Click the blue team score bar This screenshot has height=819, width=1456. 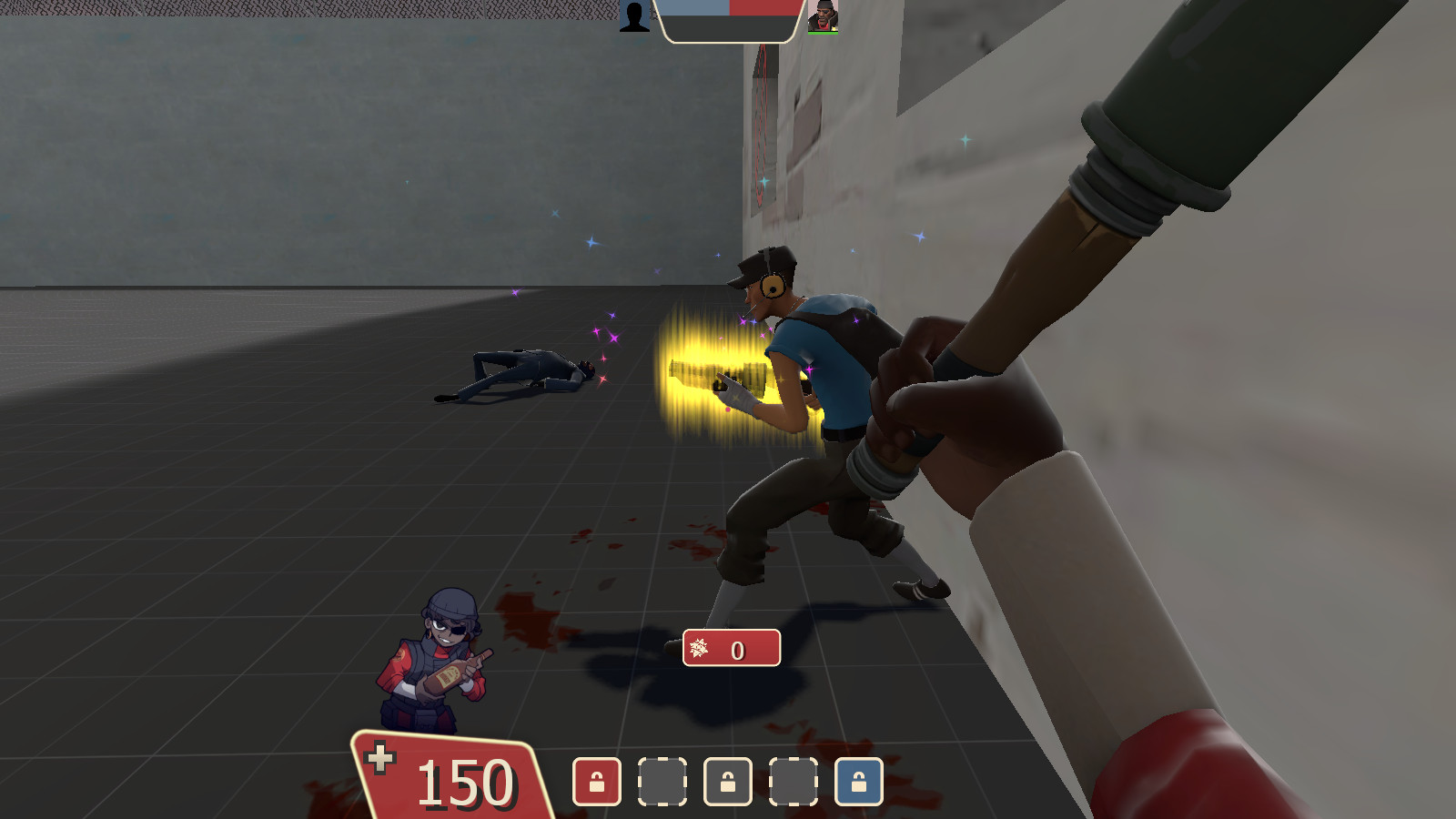click(693, 7)
